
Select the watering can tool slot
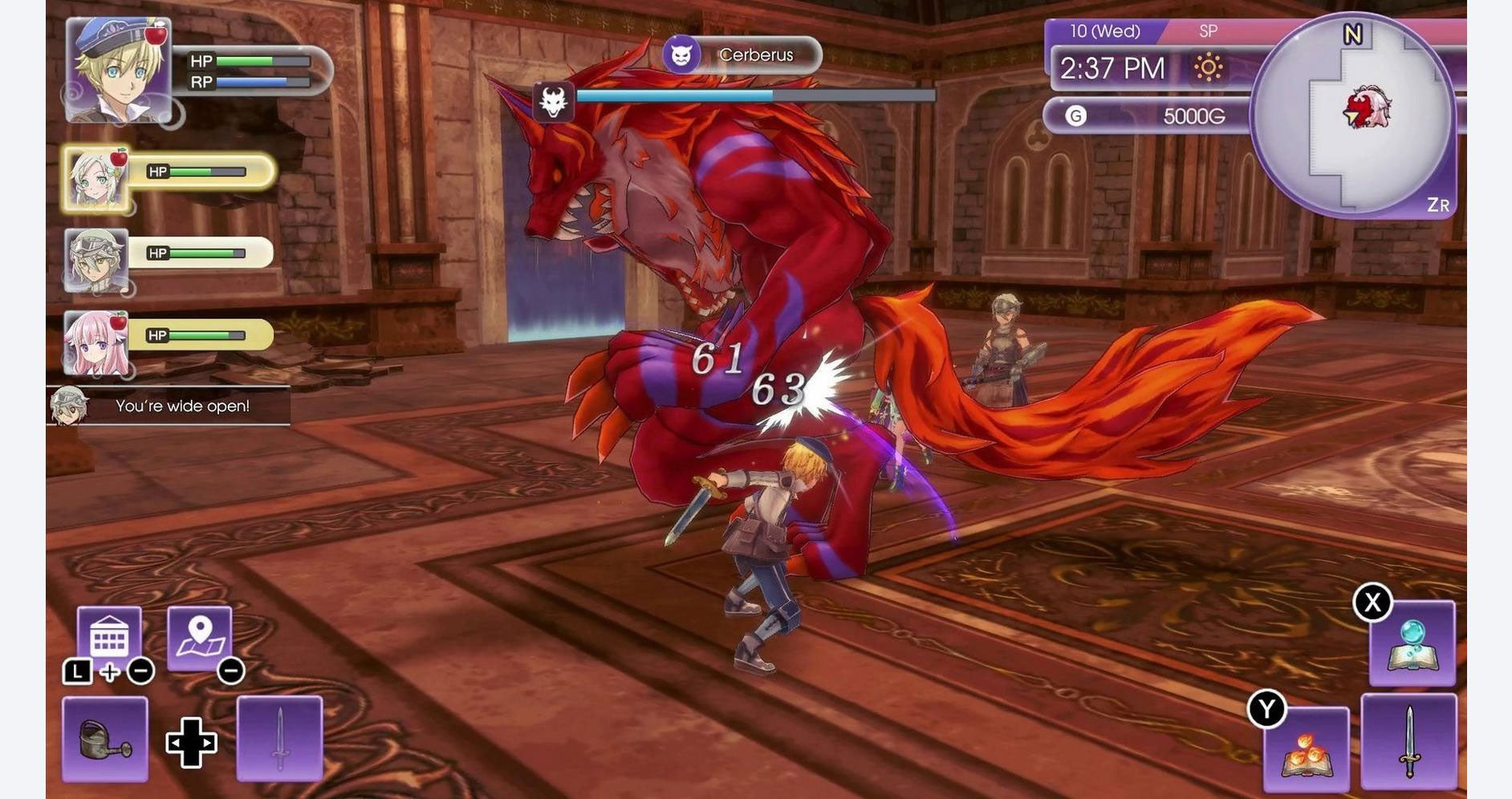point(105,739)
